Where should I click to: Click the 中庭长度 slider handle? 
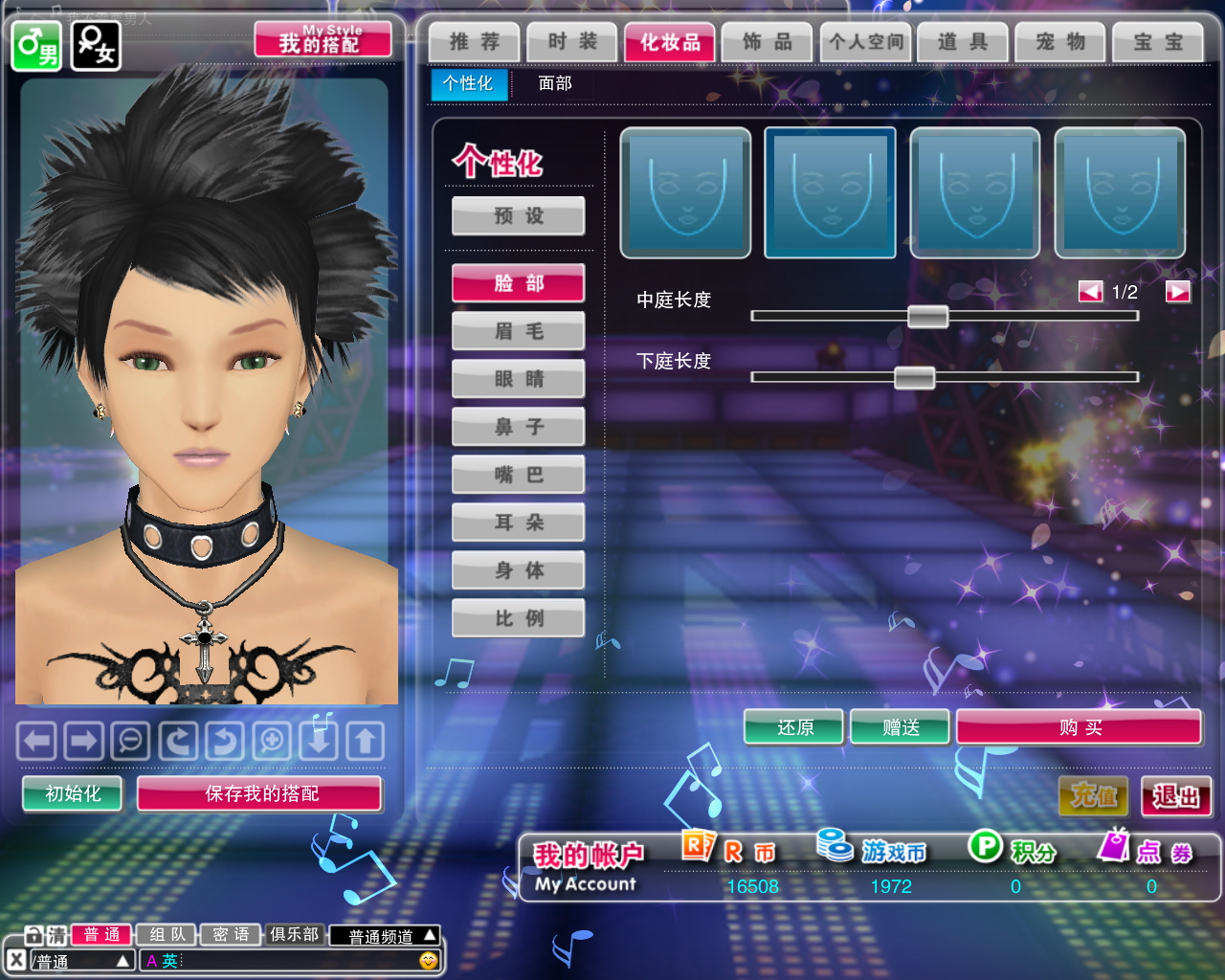tap(927, 316)
